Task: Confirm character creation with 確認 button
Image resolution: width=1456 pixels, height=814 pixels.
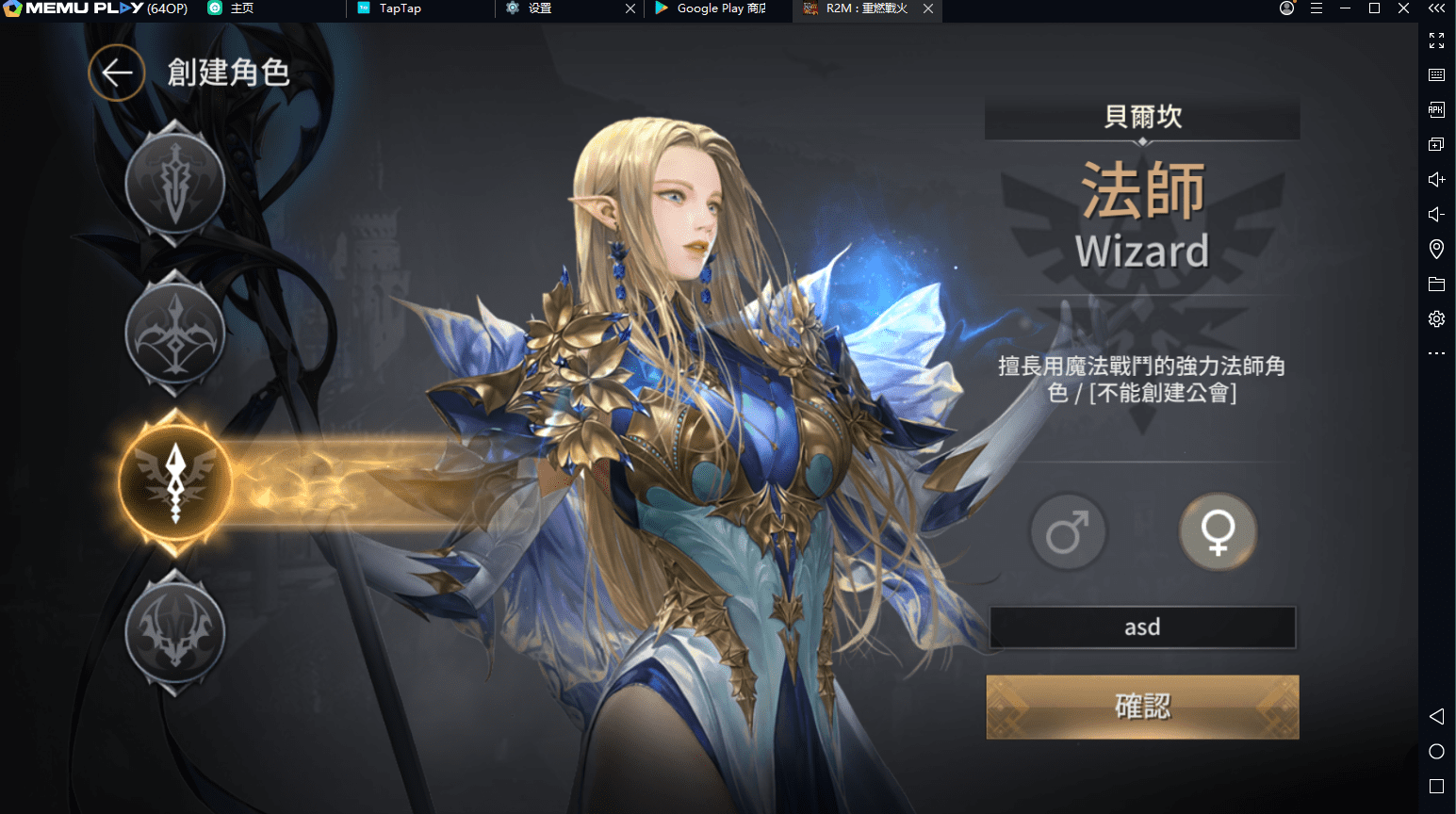Action: pyautogui.click(x=1142, y=707)
